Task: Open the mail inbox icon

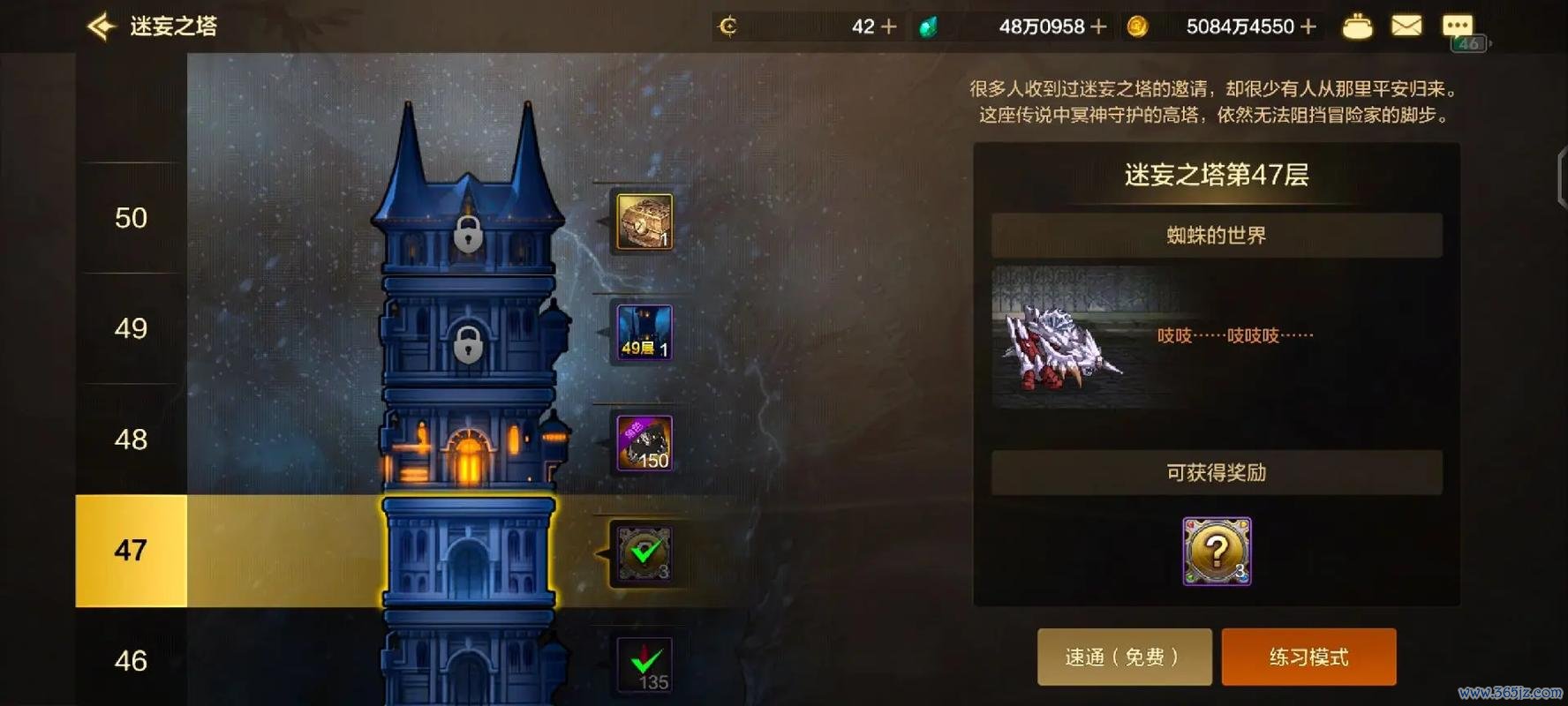Action: [x=1407, y=26]
